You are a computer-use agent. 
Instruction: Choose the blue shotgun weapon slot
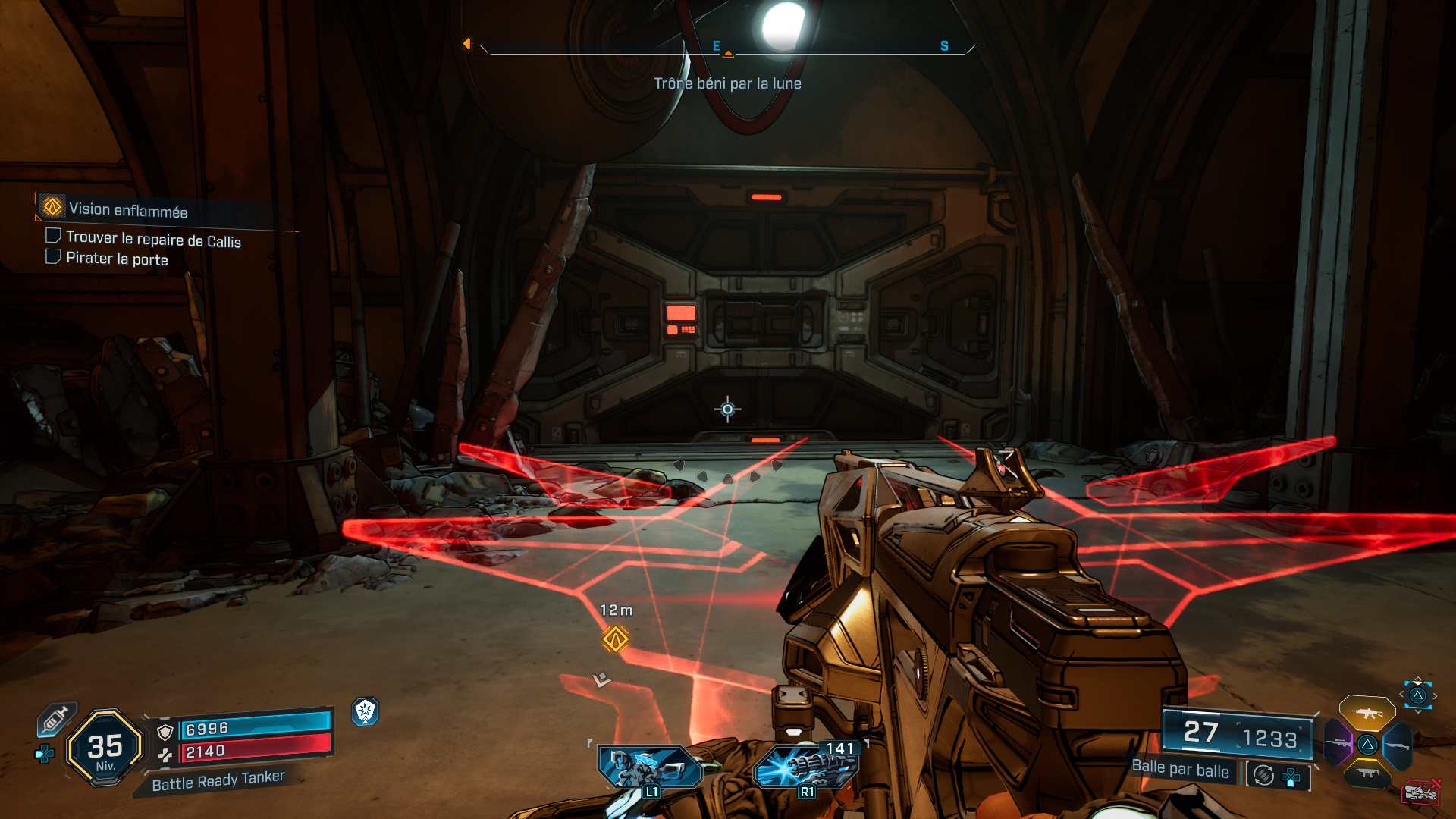tap(1397, 746)
